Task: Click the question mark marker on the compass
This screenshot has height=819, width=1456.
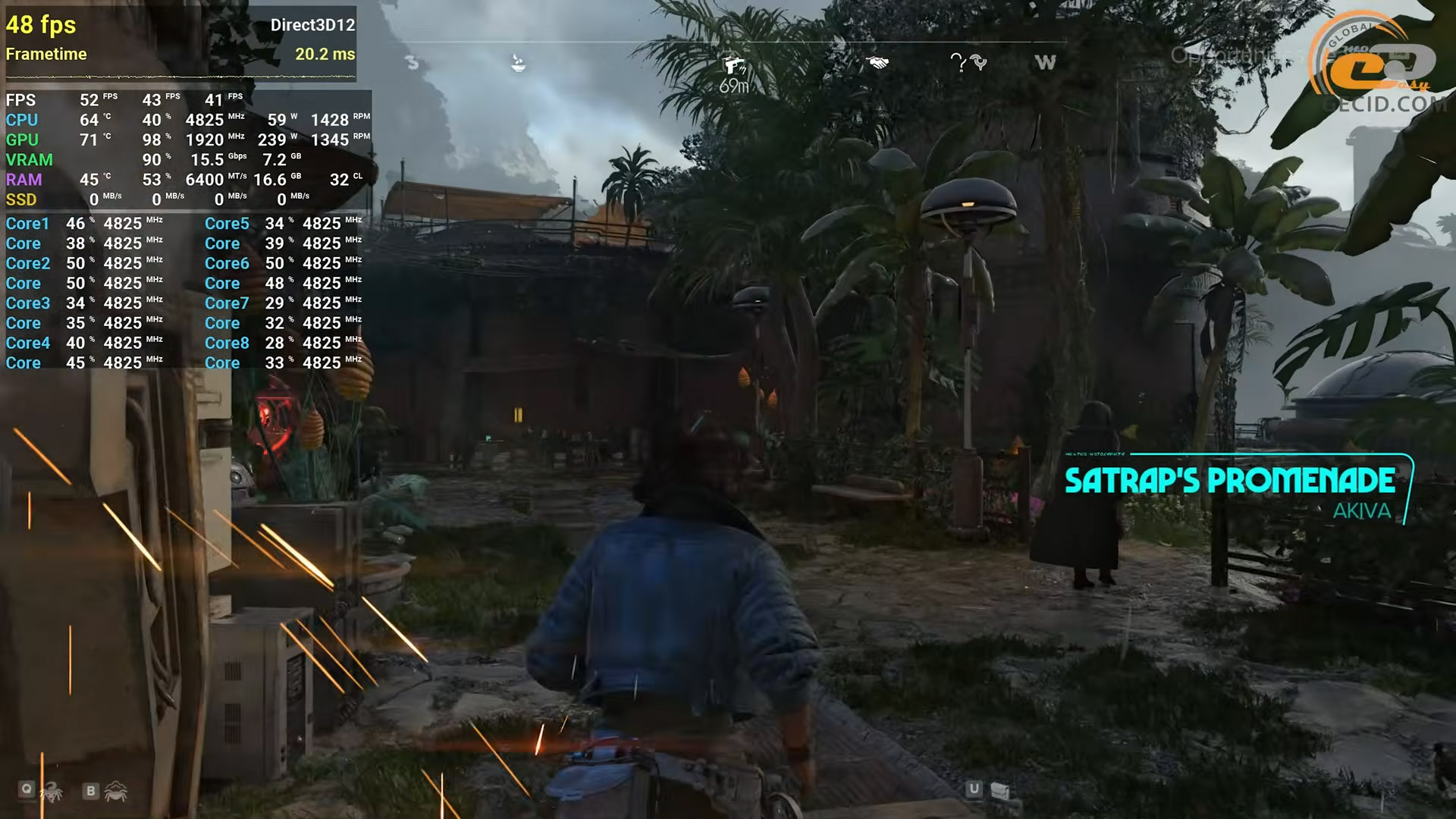Action: point(959,63)
